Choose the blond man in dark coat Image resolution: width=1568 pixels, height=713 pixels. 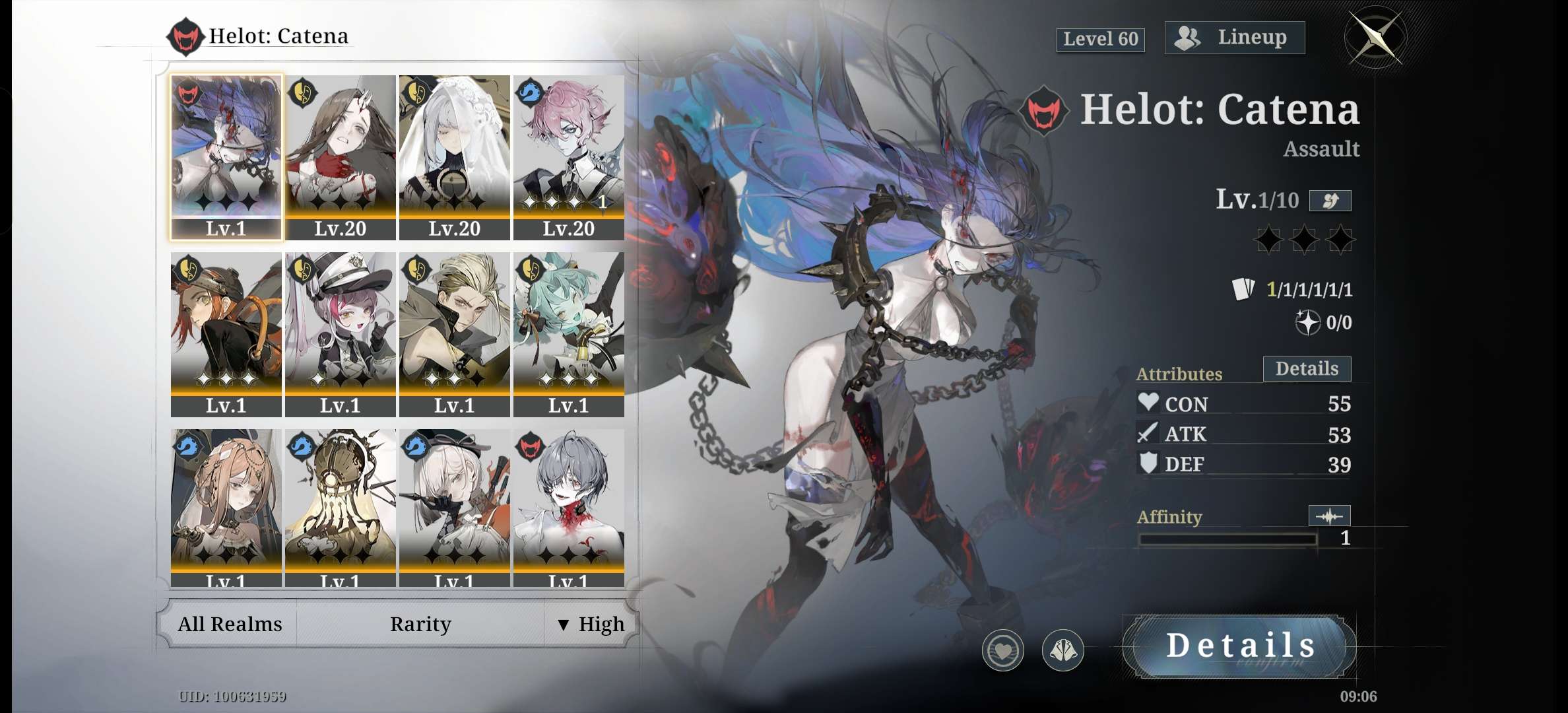(455, 333)
